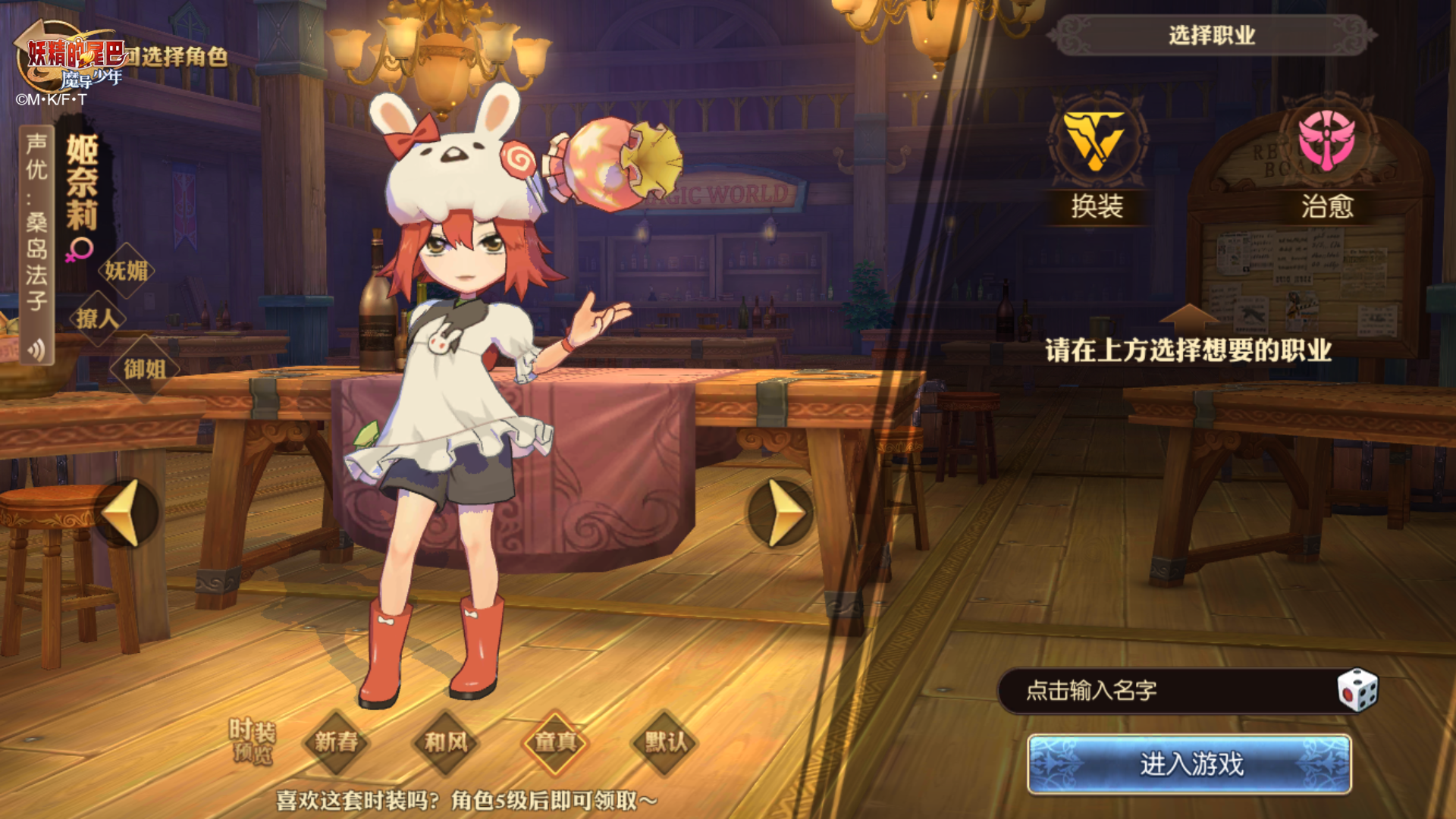Enter the game with 进入游戏
This screenshot has height=819, width=1456.
pyautogui.click(x=1189, y=764)
